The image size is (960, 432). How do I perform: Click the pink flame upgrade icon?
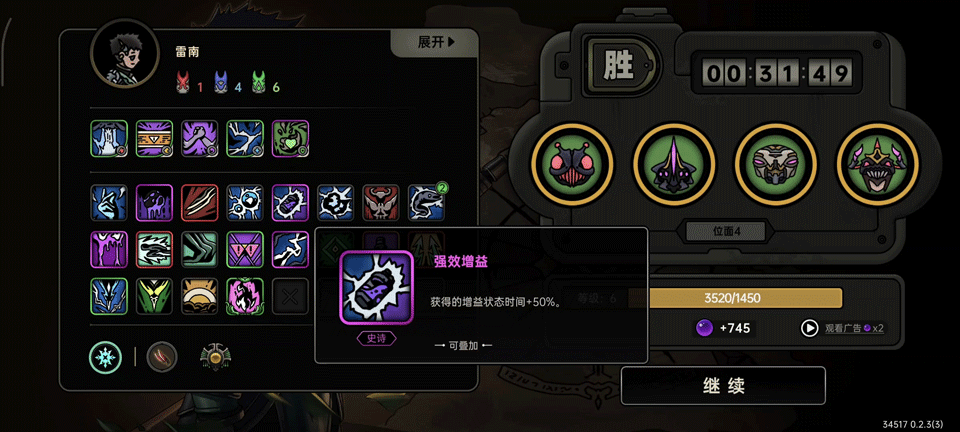pyautogui.click(x=244, y=296)
